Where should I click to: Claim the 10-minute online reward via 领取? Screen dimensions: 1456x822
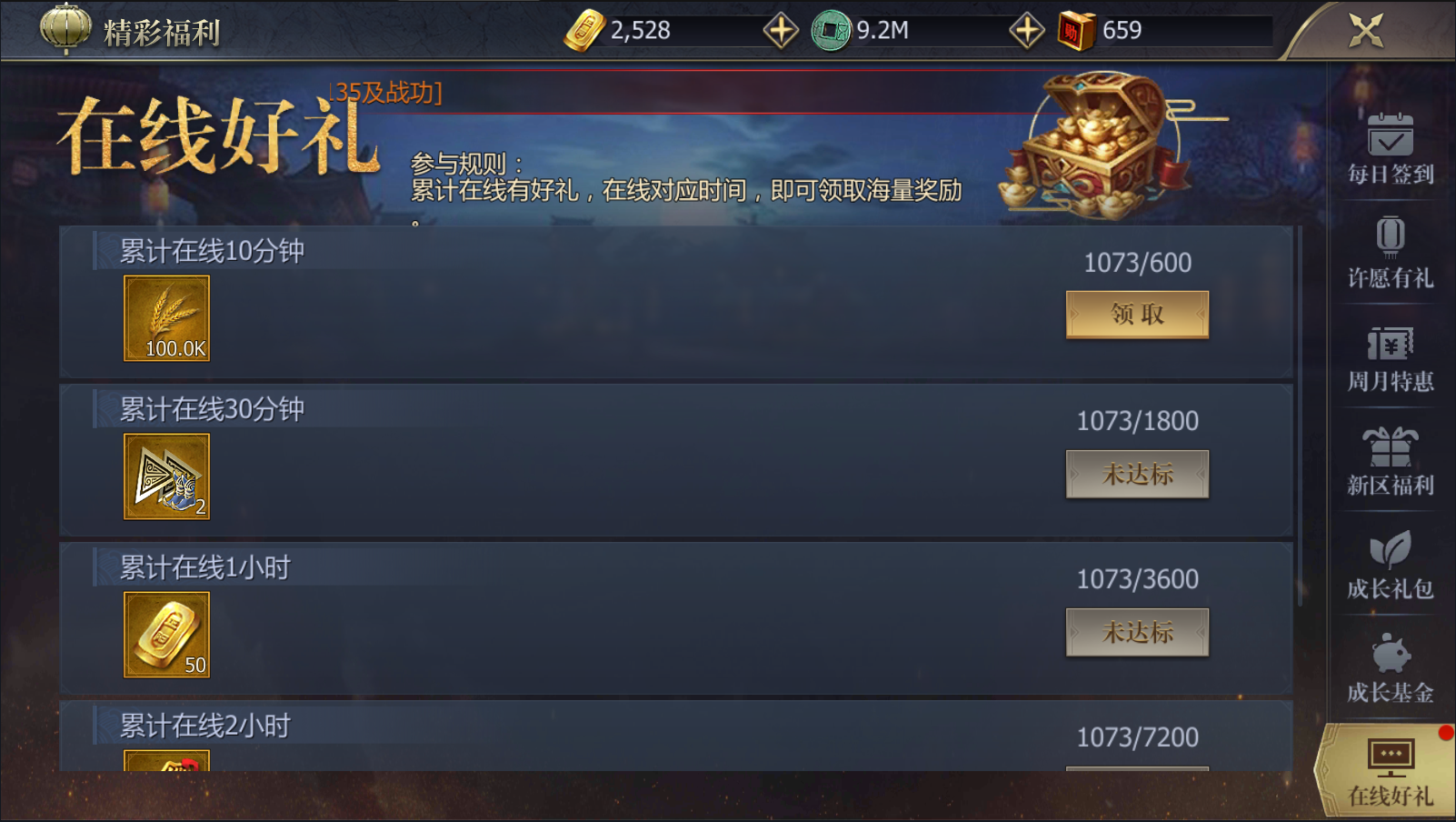[x=1137, y=314]
